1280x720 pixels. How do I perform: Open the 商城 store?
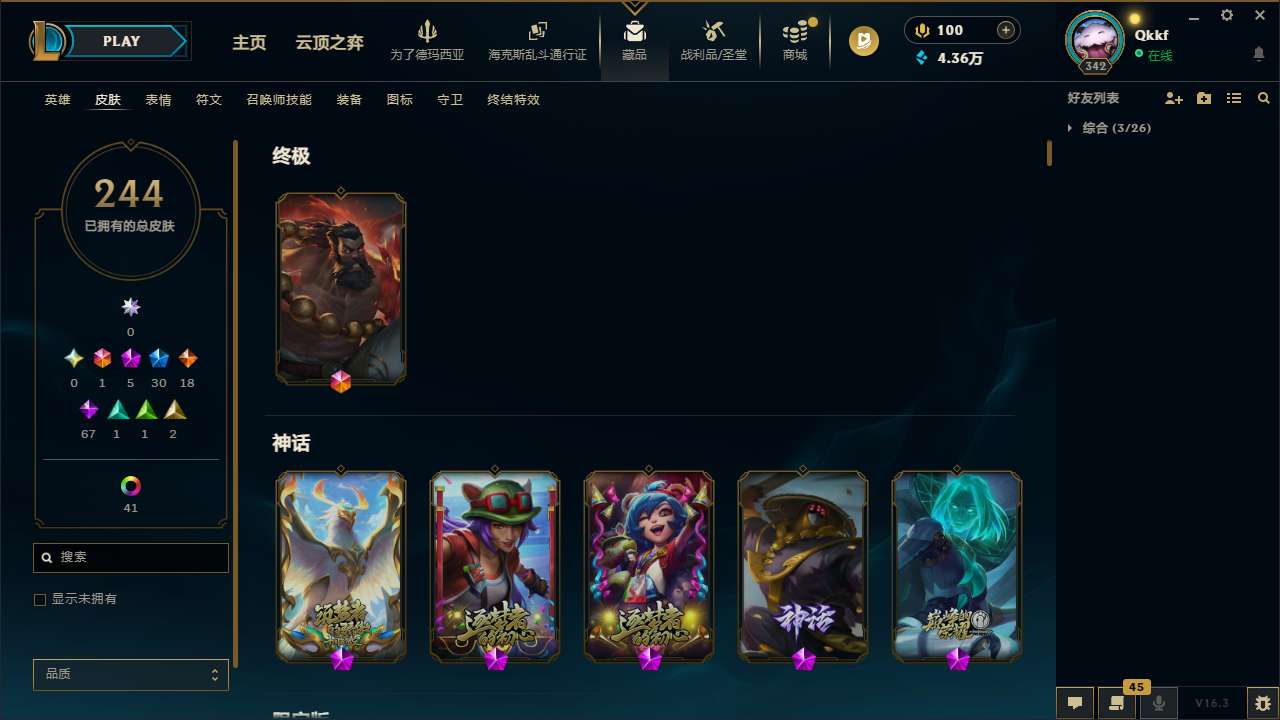(x=794, y=40)
